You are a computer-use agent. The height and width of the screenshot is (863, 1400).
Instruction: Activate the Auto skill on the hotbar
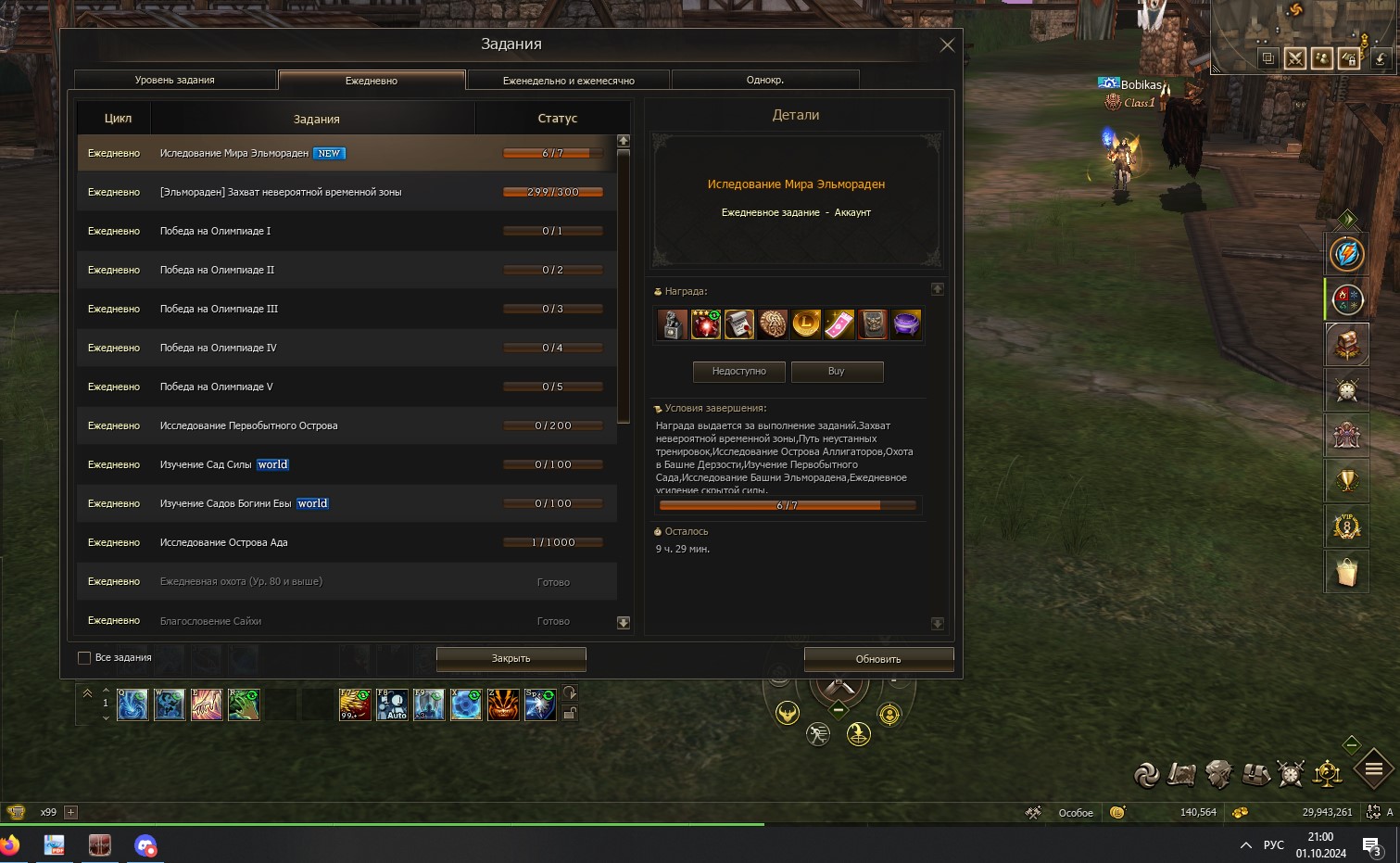point(392,704)
